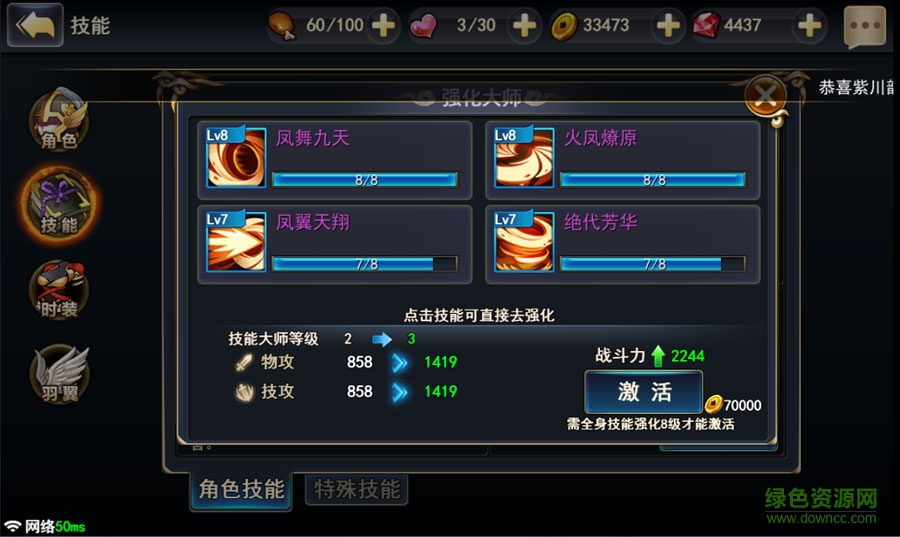Add red gems with the plus button

810,25
